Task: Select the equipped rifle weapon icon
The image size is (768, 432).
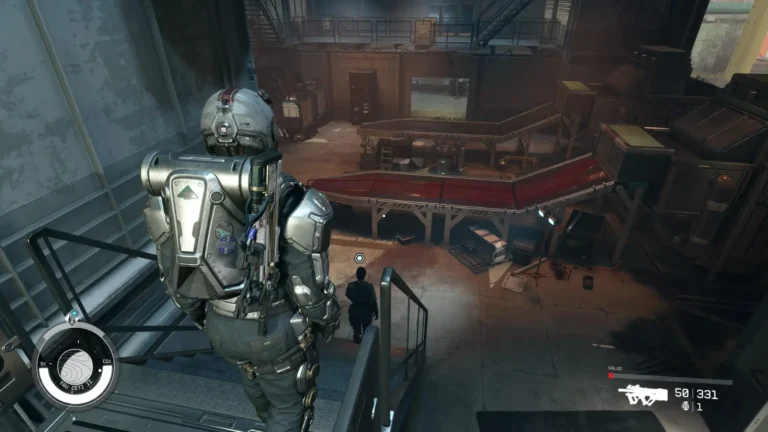Action: pyautogui.click(x=642, y=395)
